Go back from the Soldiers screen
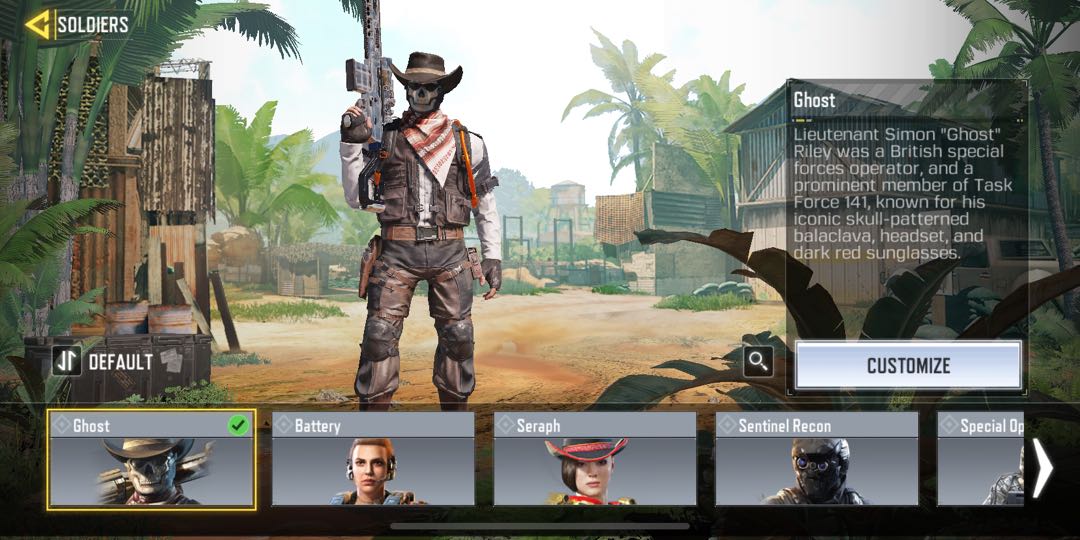This screenshot has height=540, width=1080. click(x=38, y=24)
